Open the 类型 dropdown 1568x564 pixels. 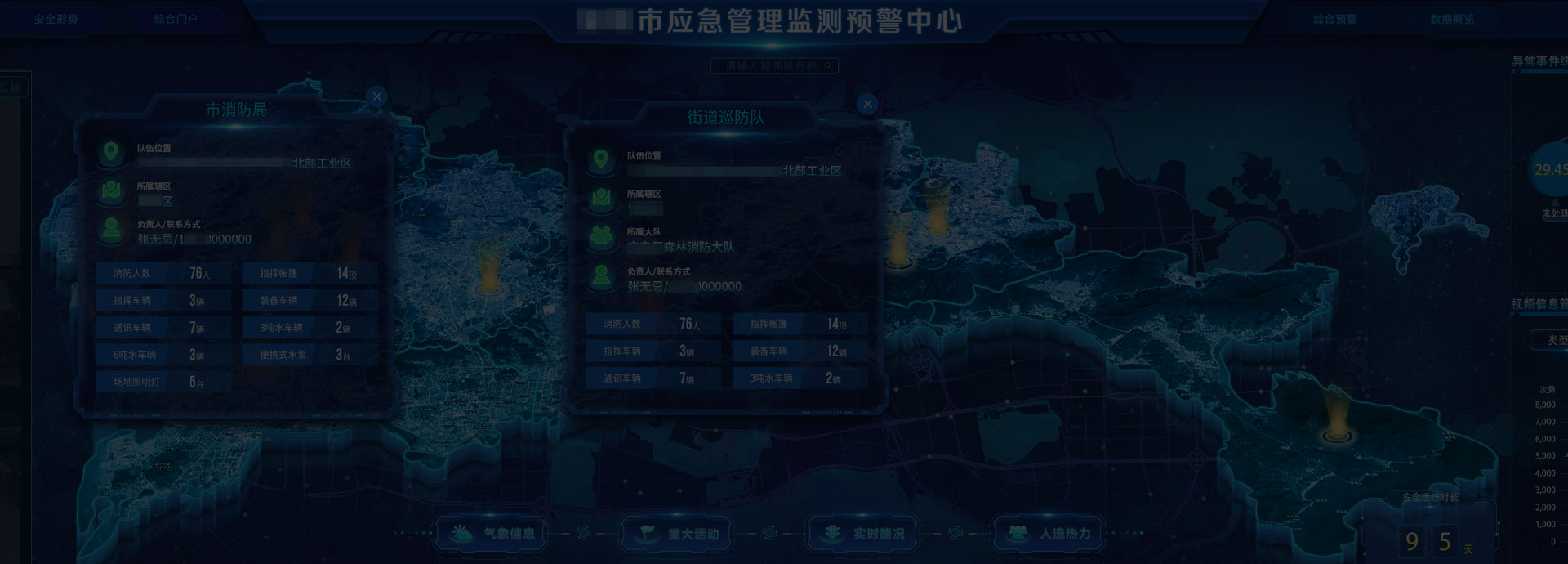click(x=1550, y=340)
